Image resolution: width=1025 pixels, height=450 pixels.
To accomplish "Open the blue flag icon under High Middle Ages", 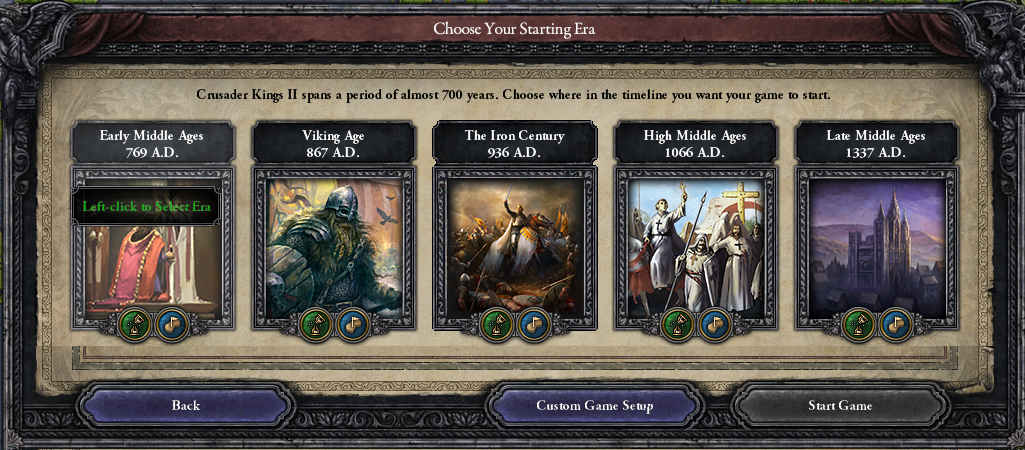I will (714, 324).
